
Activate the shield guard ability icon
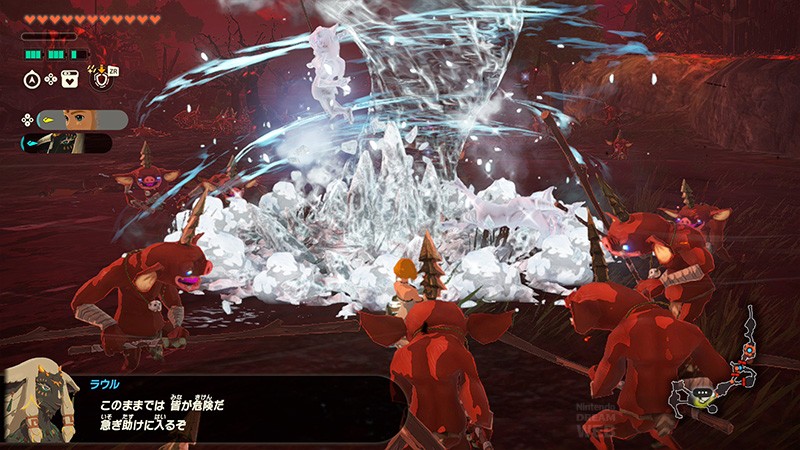101,77
